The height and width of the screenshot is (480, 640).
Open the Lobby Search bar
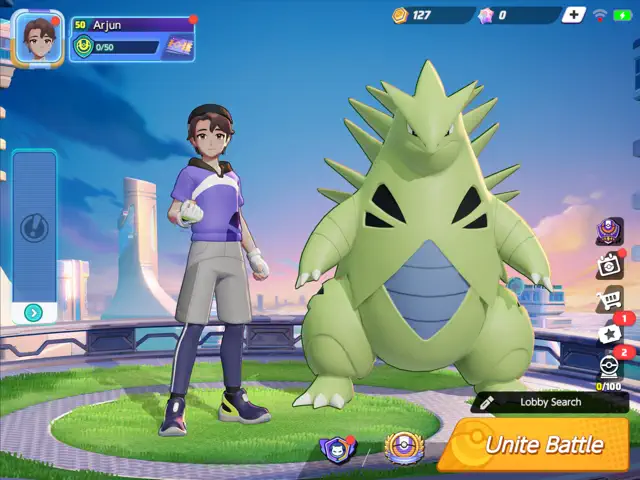pyautogui.click(x=550, y=402)
